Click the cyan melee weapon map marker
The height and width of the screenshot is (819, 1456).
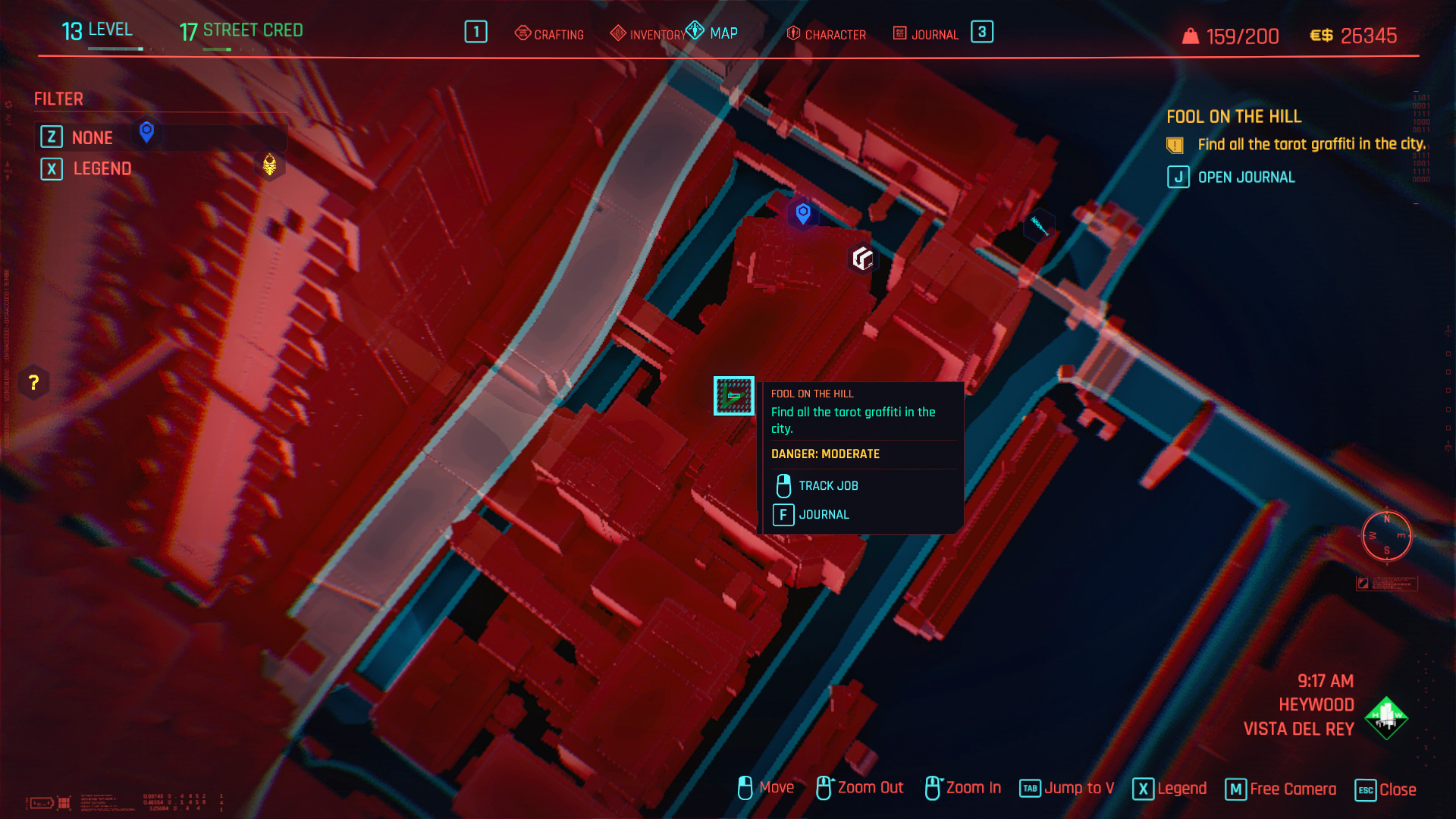tap(1039, 225)
